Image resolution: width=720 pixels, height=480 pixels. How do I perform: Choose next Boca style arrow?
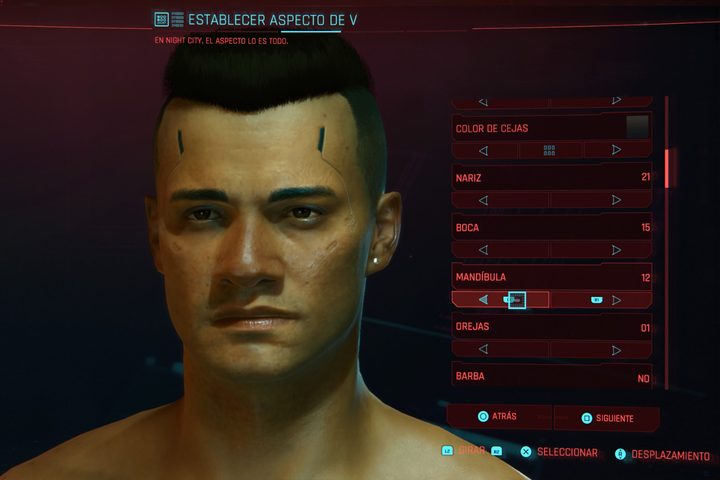616,250
